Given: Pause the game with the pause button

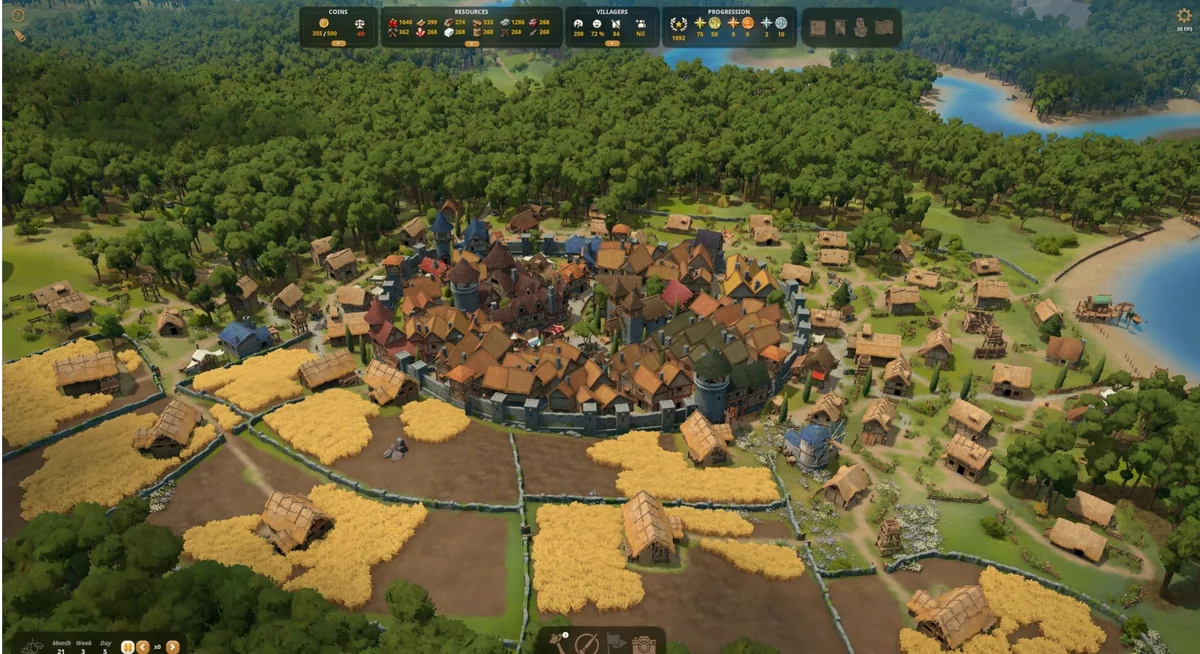Looking at the screenshot, I should [x=128, y=647].
